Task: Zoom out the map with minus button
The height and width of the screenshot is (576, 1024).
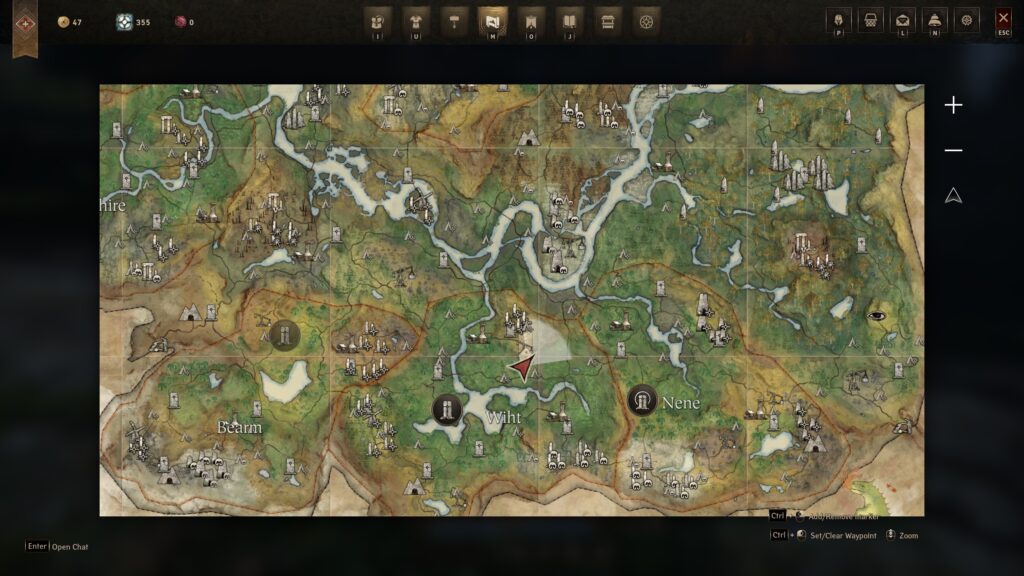Action: pyautogui.click(x=954, y=150)
